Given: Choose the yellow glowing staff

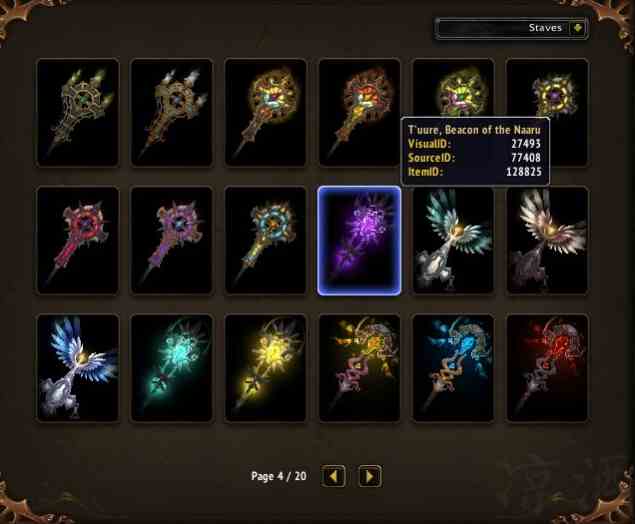Looking at the screenshot, I should click(265, 367).
